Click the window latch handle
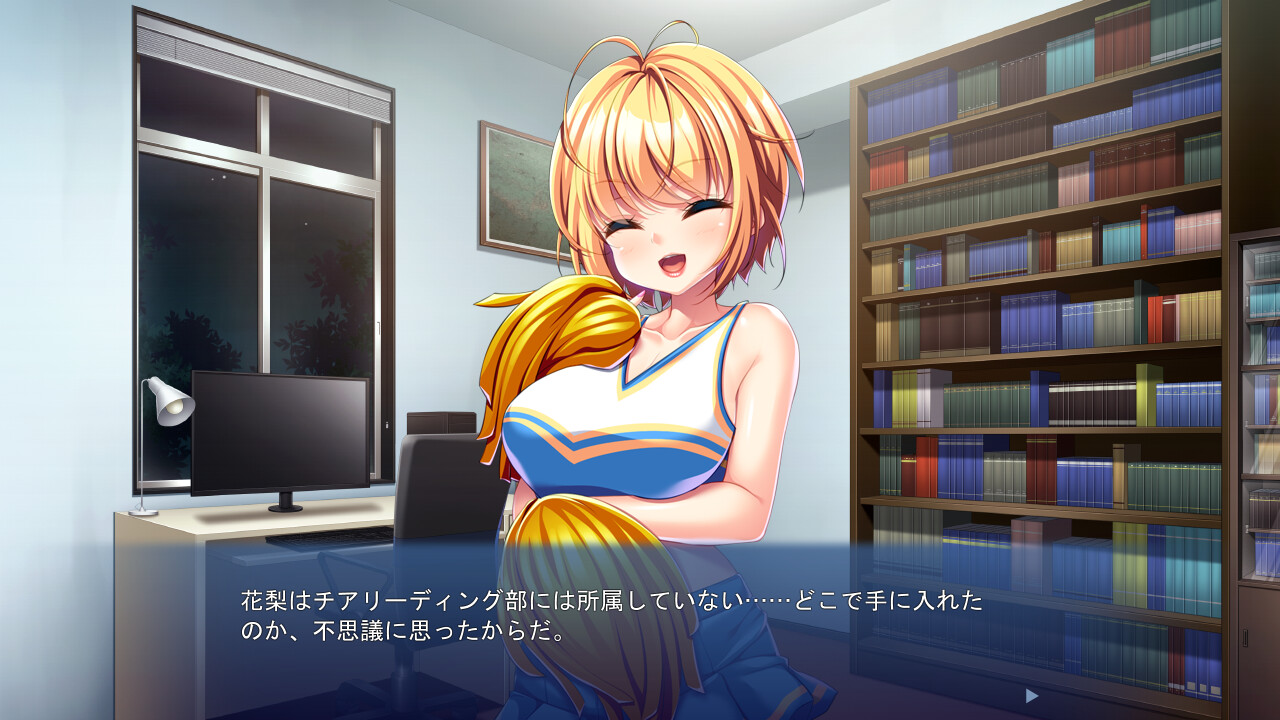 pyautogui.click(x=380, y=328)
